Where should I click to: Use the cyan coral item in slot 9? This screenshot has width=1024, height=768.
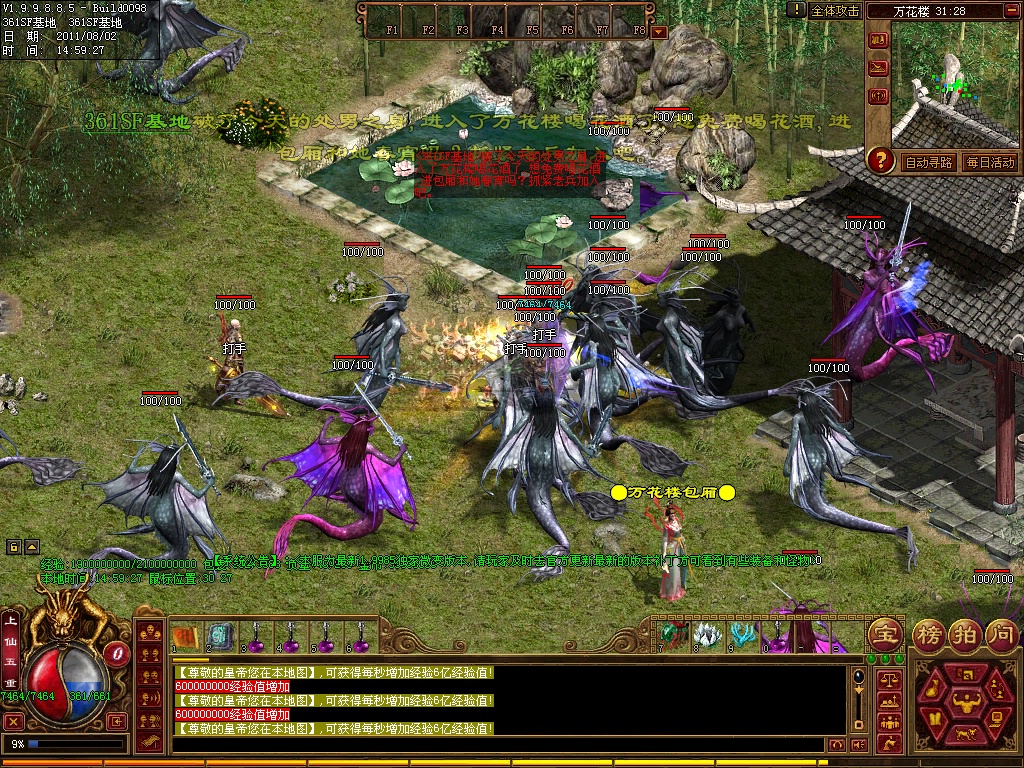click(741, 634)
